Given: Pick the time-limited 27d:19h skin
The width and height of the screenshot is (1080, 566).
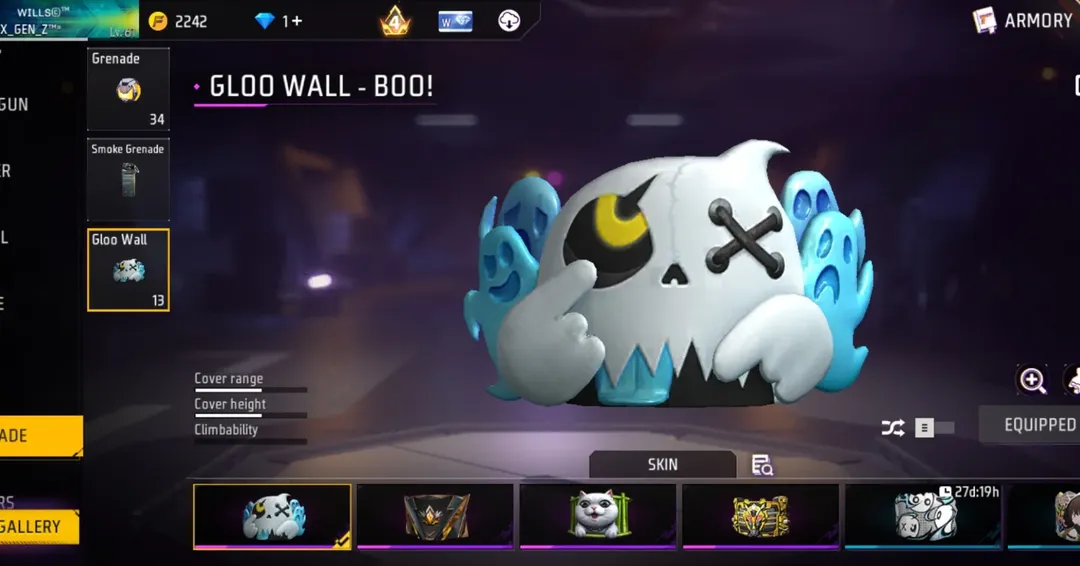Looking at the screenshot, I should click(x=922, y=516).
